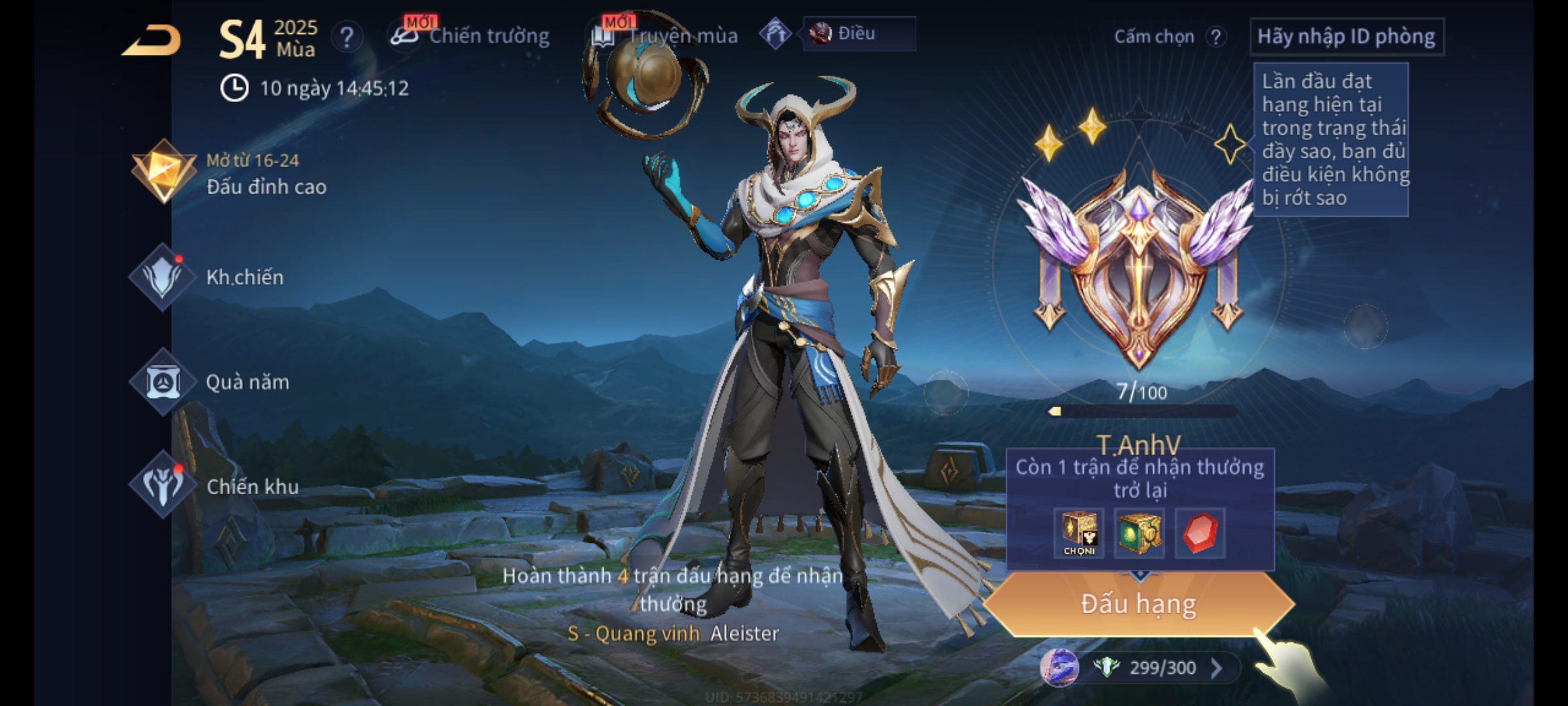Image resolution: width=1568 pixels, height=706 pixels.
Task: Show Cấm chọn help info
Action: coord(1216,37)
